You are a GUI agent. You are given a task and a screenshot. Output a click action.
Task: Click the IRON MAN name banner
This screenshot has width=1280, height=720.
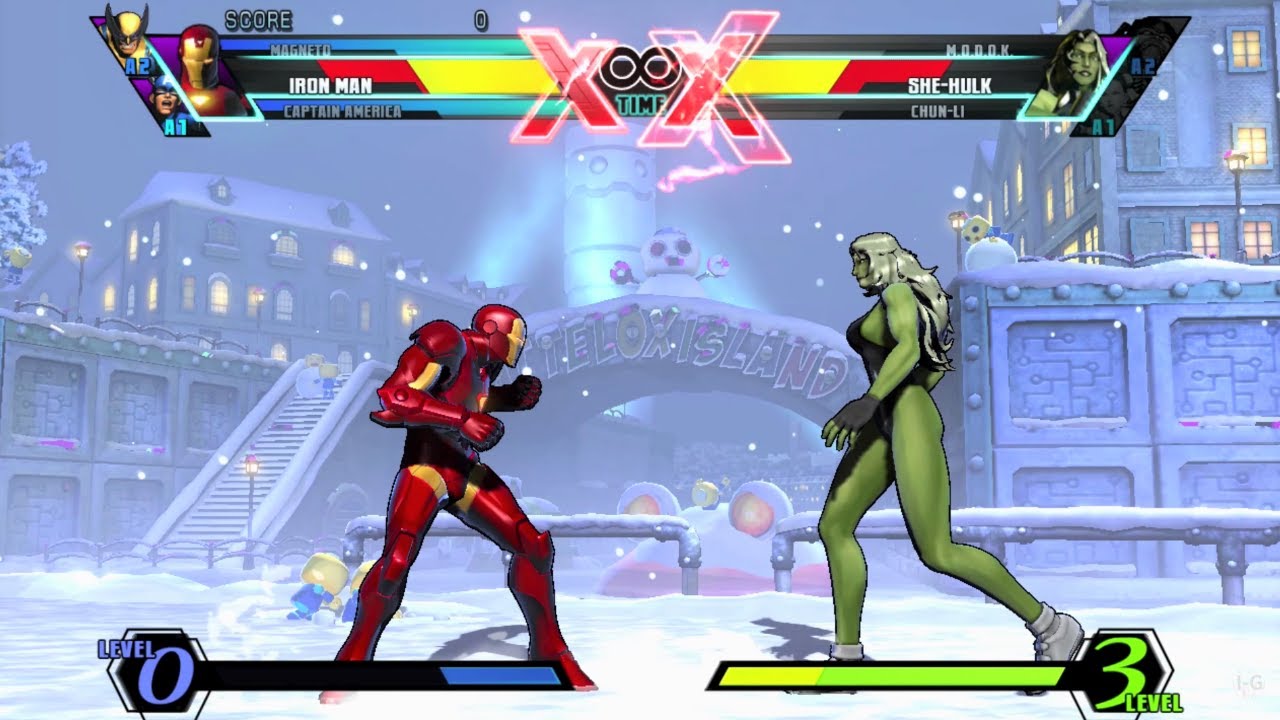tap(330, 86)
